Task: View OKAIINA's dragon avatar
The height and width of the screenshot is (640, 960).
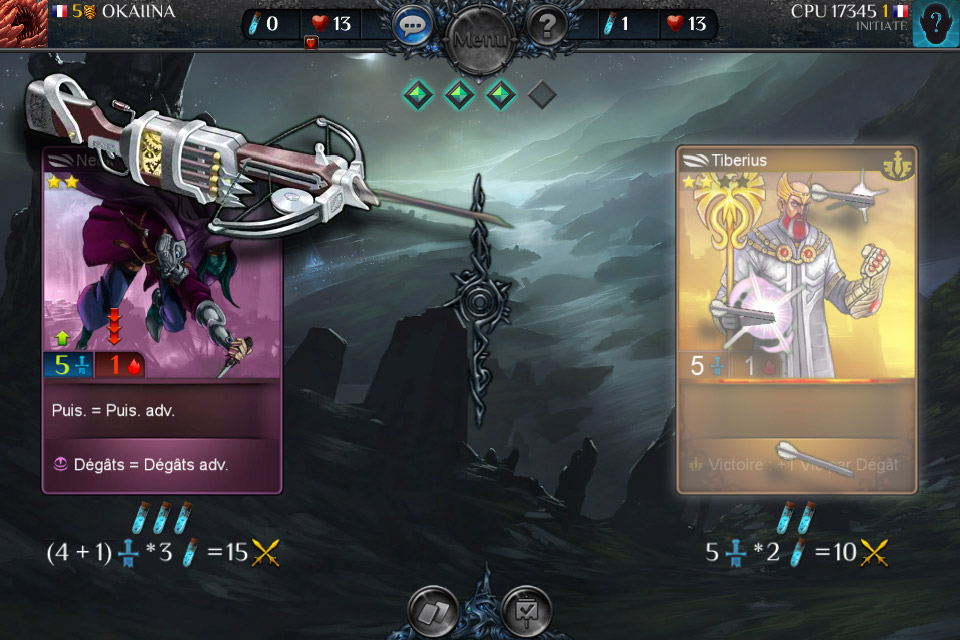Action: [x=23, y=23]
